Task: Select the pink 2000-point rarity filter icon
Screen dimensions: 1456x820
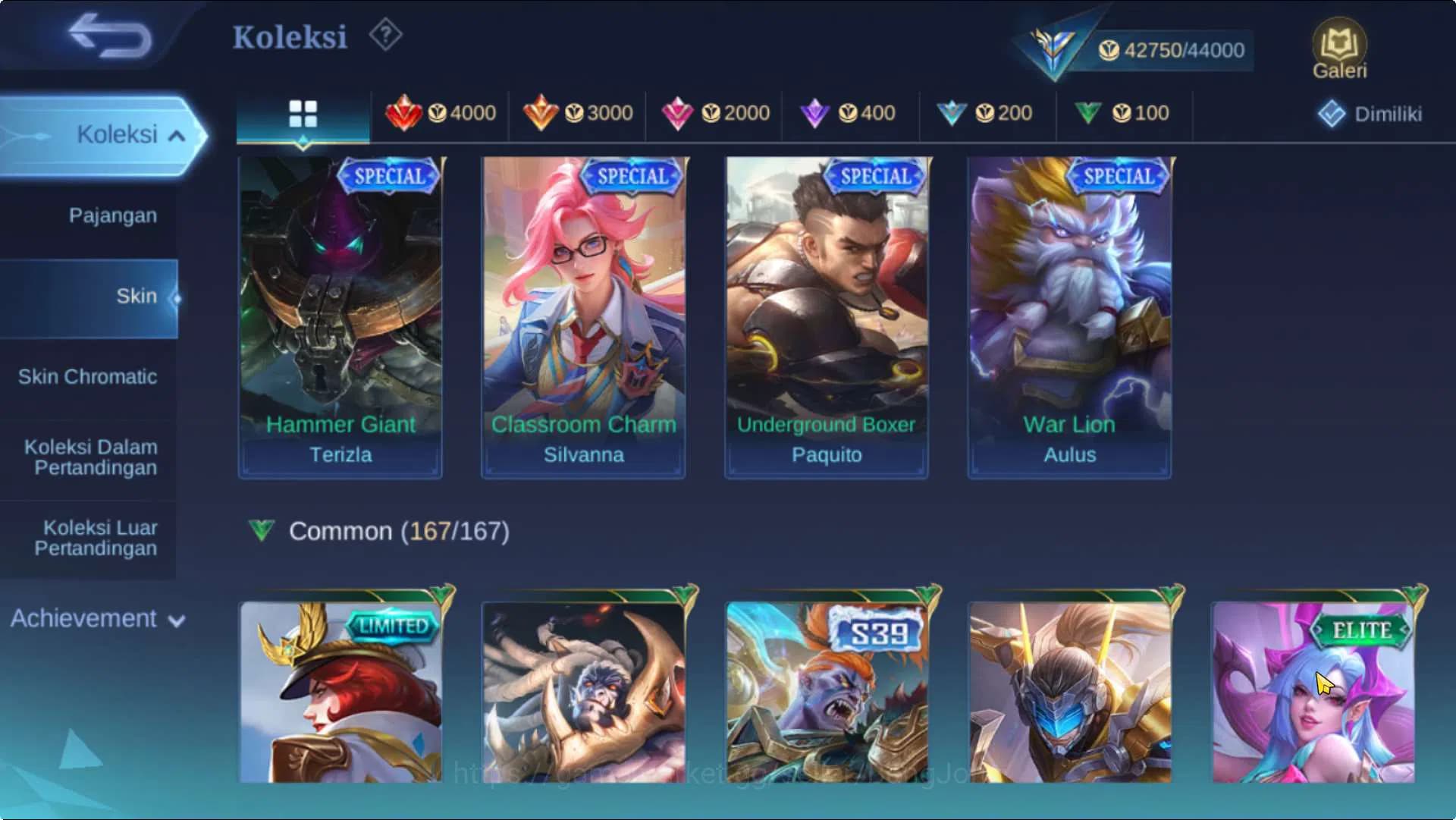Action: point(679,113)
